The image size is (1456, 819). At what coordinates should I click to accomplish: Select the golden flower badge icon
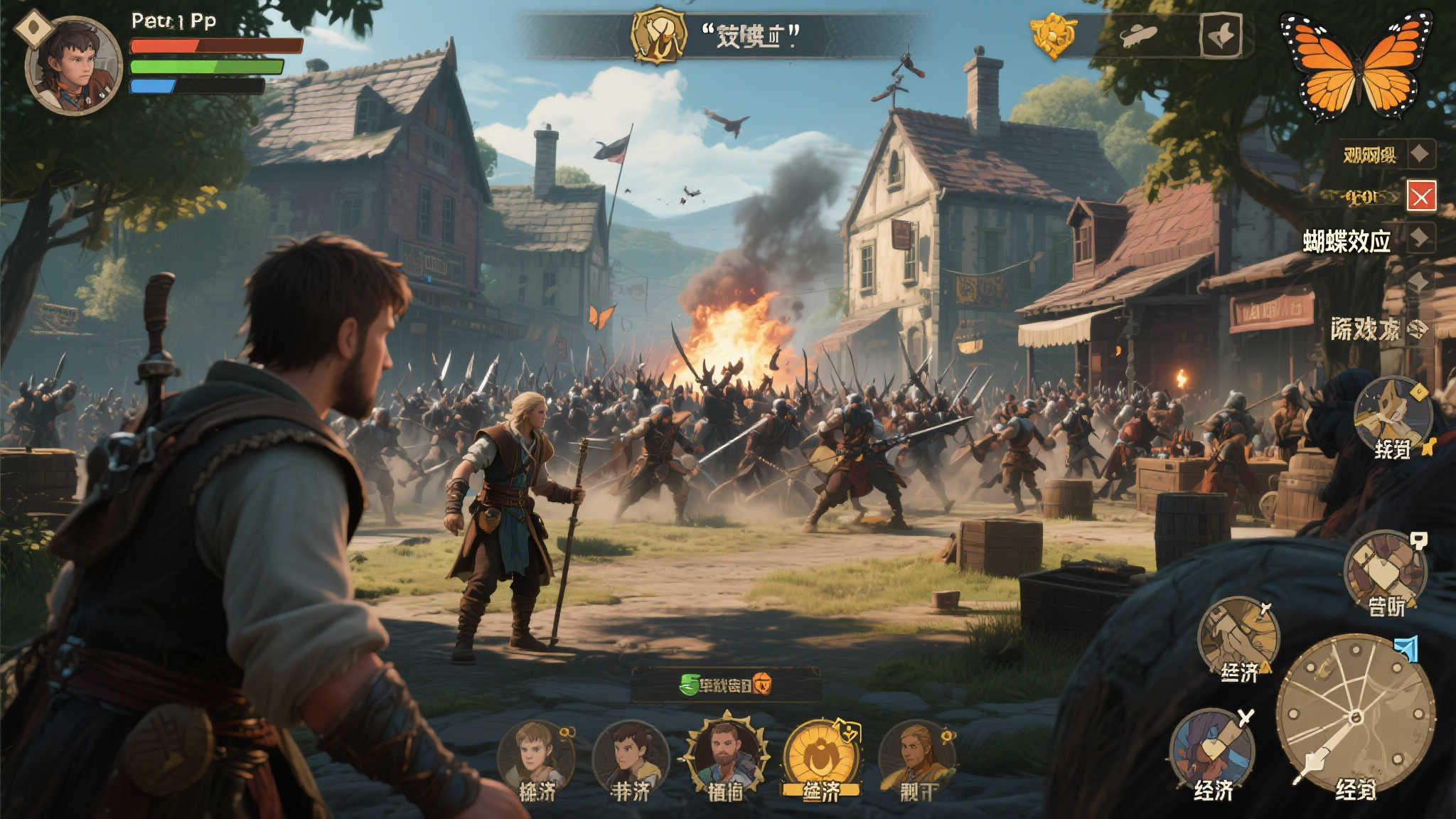pyautogui.click(x=1052, y=34)
